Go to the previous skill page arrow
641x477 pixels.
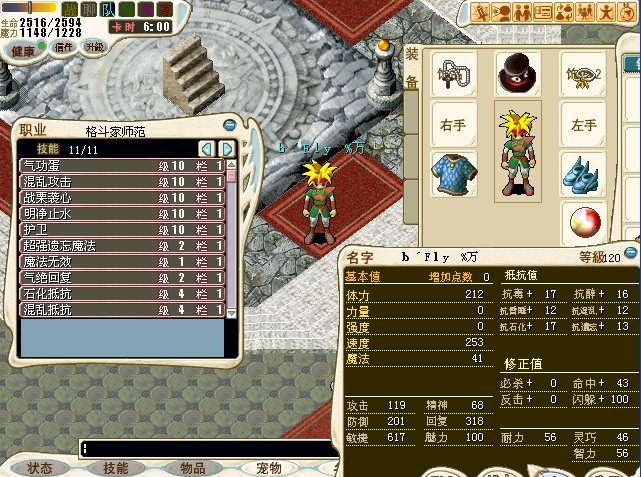[207, 149]
